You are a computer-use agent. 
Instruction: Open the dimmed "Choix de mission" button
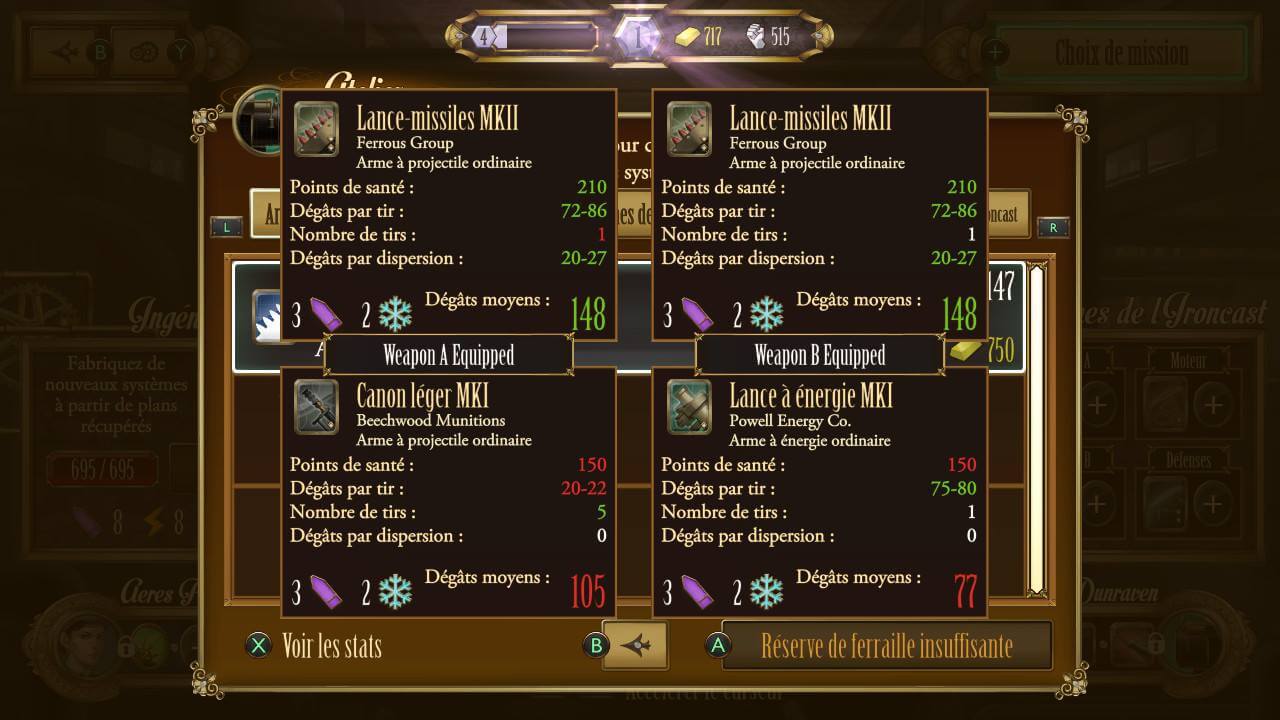click(x=1121, y=52)
